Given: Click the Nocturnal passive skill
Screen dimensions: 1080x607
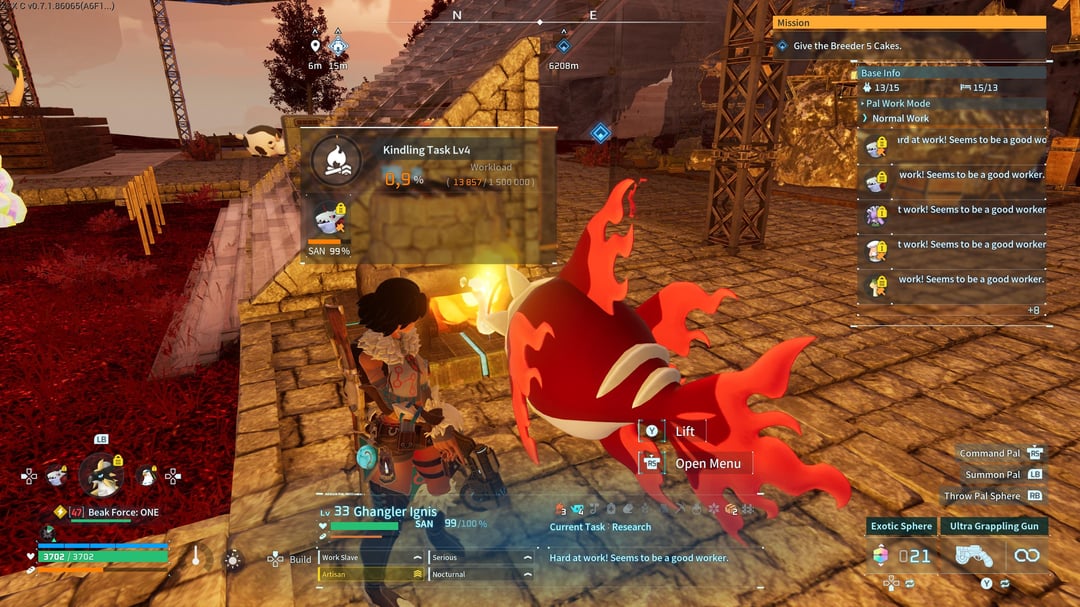Looking at the screenshot, I should [480, 574].
